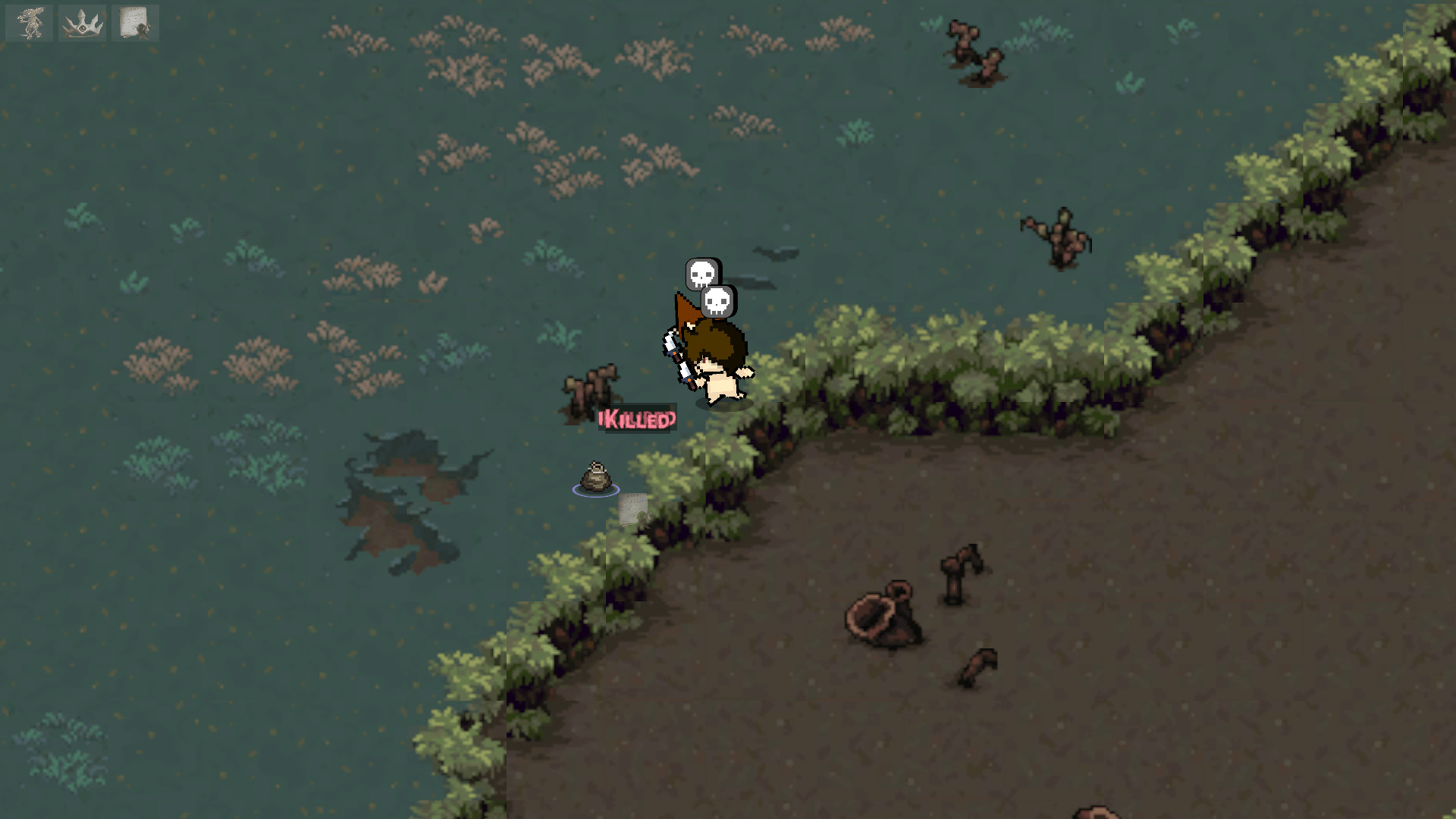This screenshot has width=1456, height=819.
Task: Open the rat creature icon in the top-left HUD
Action: click(29, 22)
